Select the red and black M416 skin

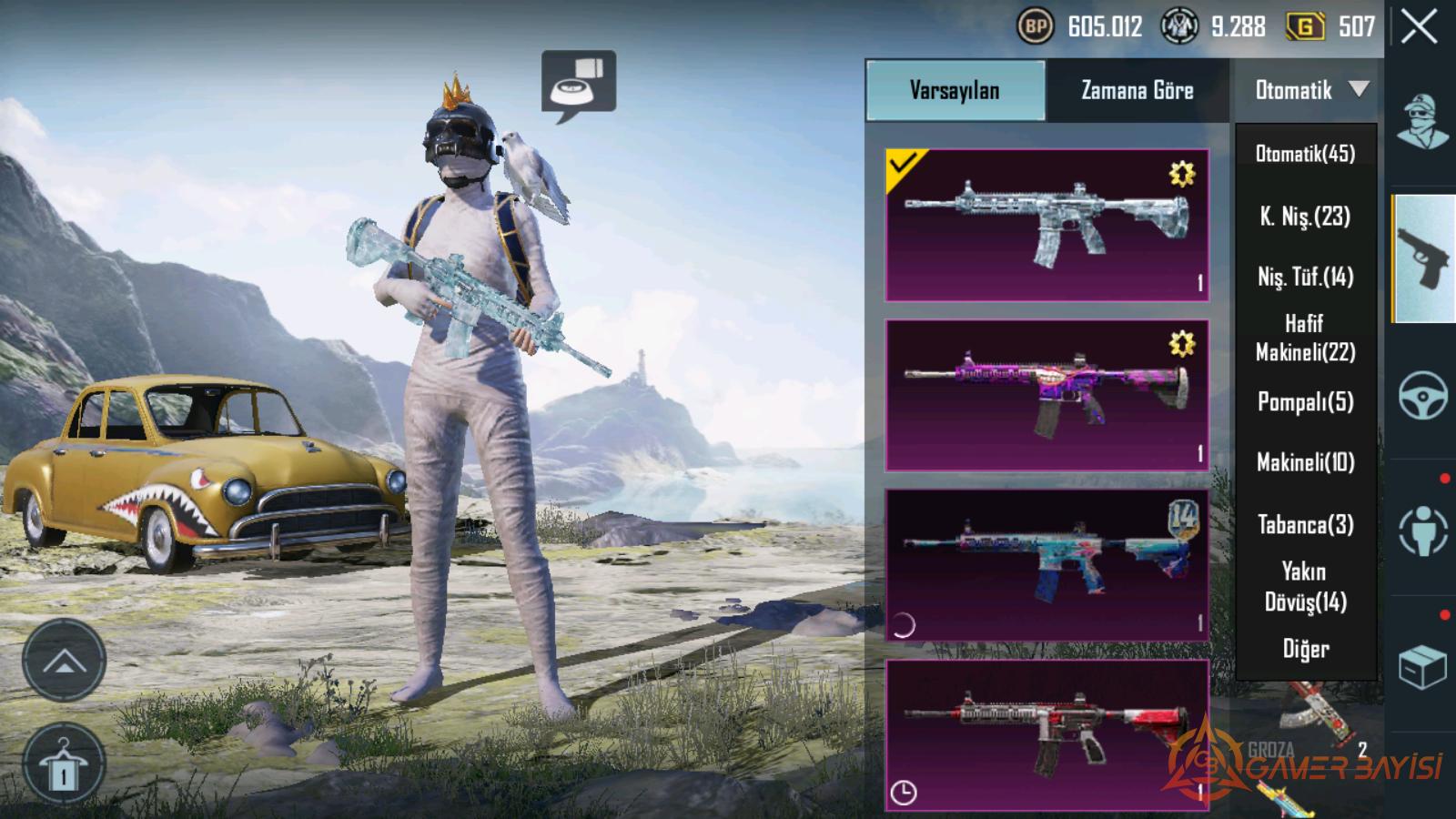1046,733
